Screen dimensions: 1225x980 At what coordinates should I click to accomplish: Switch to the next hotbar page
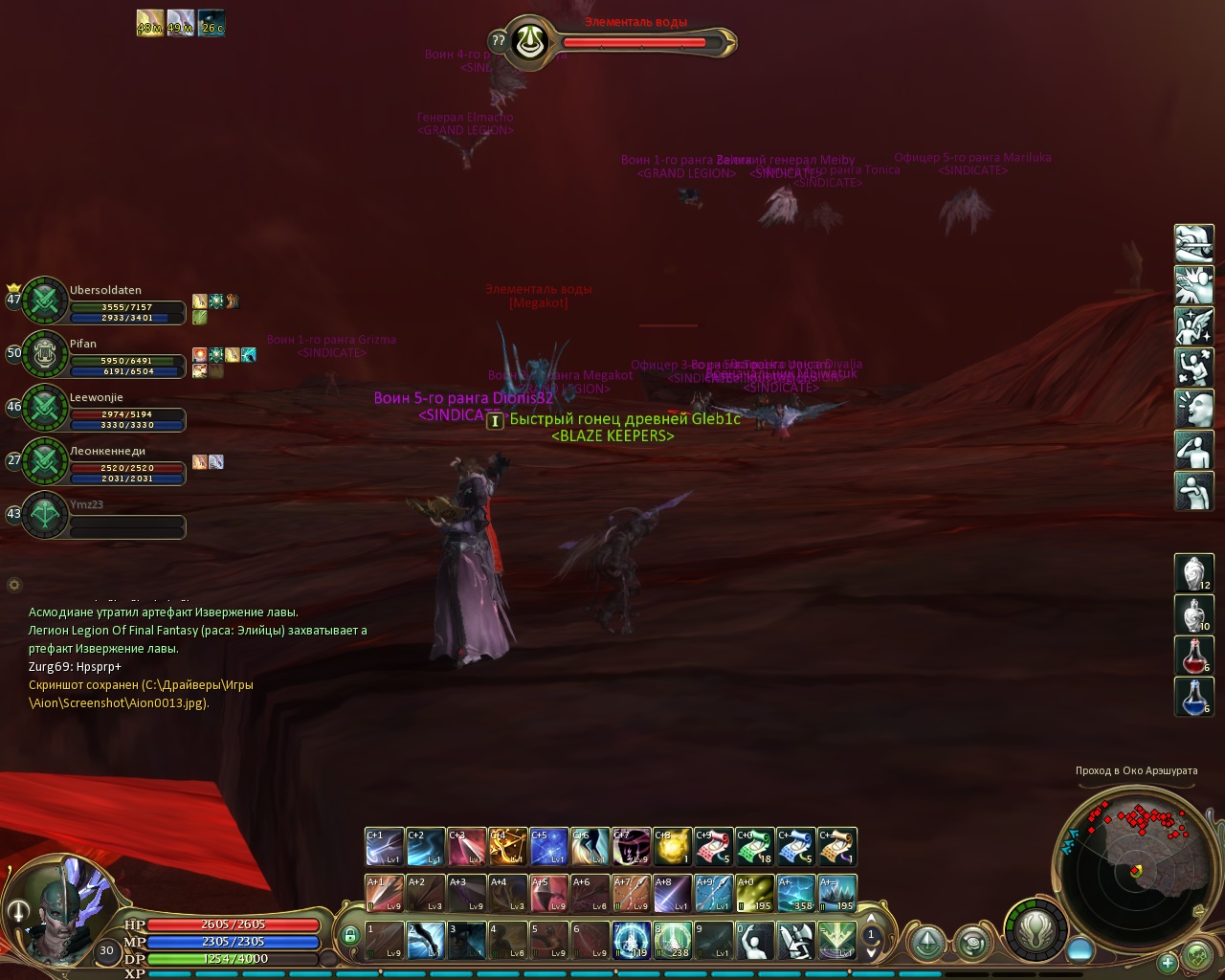tap(871, 951)
